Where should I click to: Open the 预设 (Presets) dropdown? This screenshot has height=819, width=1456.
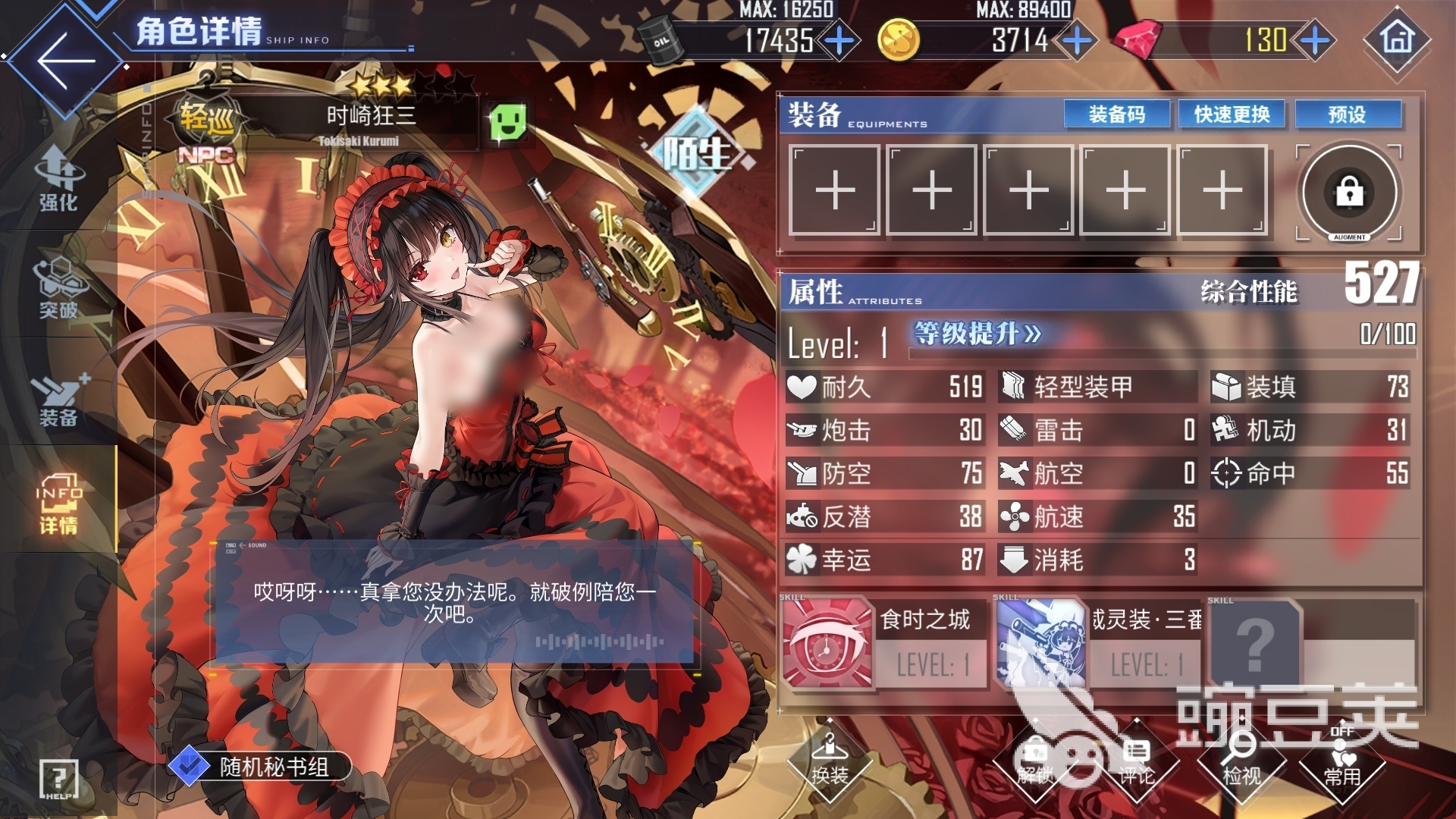[1348, 115]
